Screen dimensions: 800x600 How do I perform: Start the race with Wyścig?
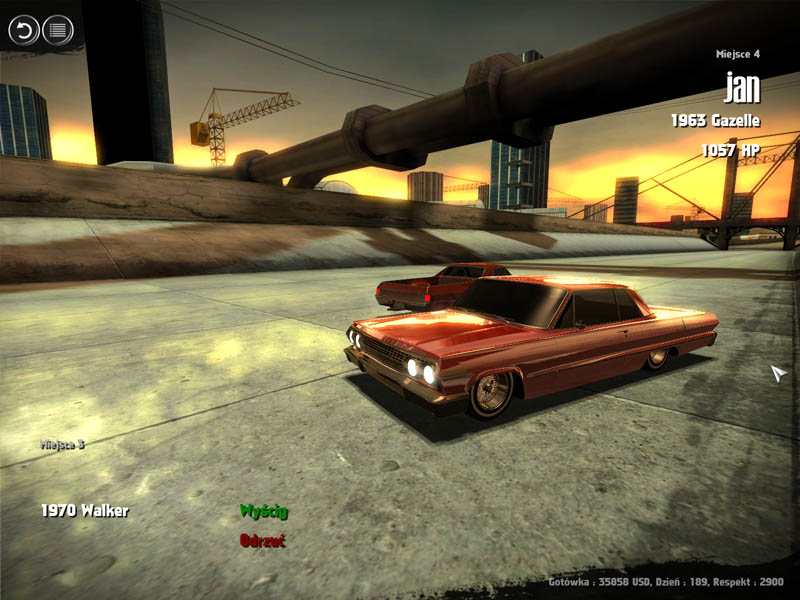click(x=263, y=511)
